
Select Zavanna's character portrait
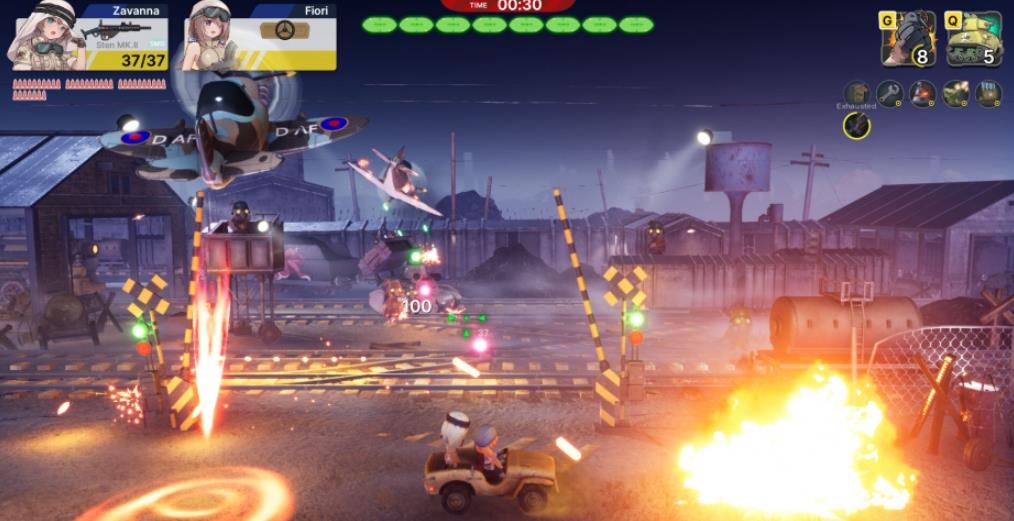pos(42,36)
